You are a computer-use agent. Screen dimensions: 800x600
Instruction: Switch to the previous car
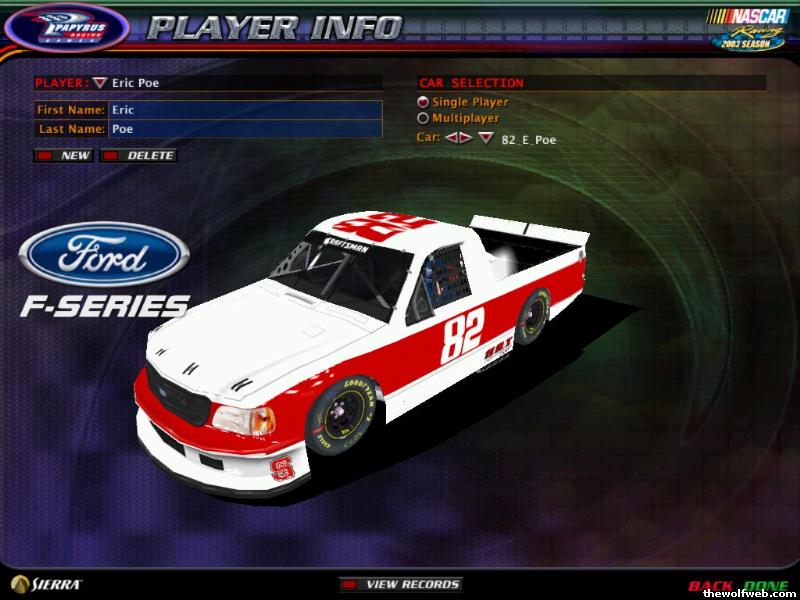(451, 138)
